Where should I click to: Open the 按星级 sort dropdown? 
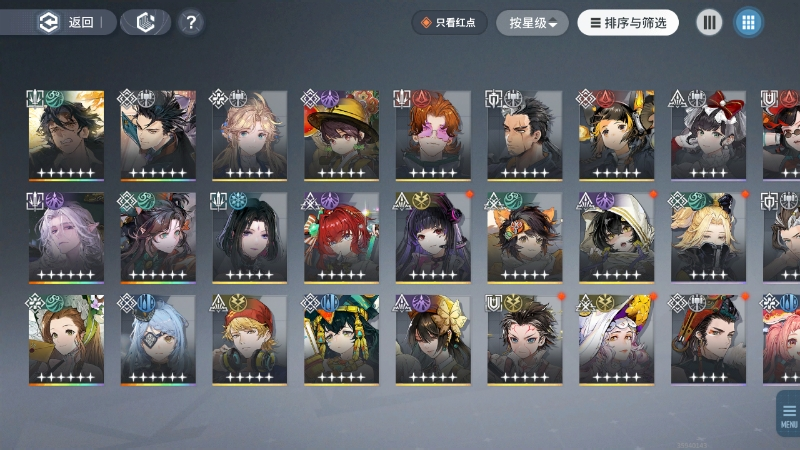click(532, 23)
